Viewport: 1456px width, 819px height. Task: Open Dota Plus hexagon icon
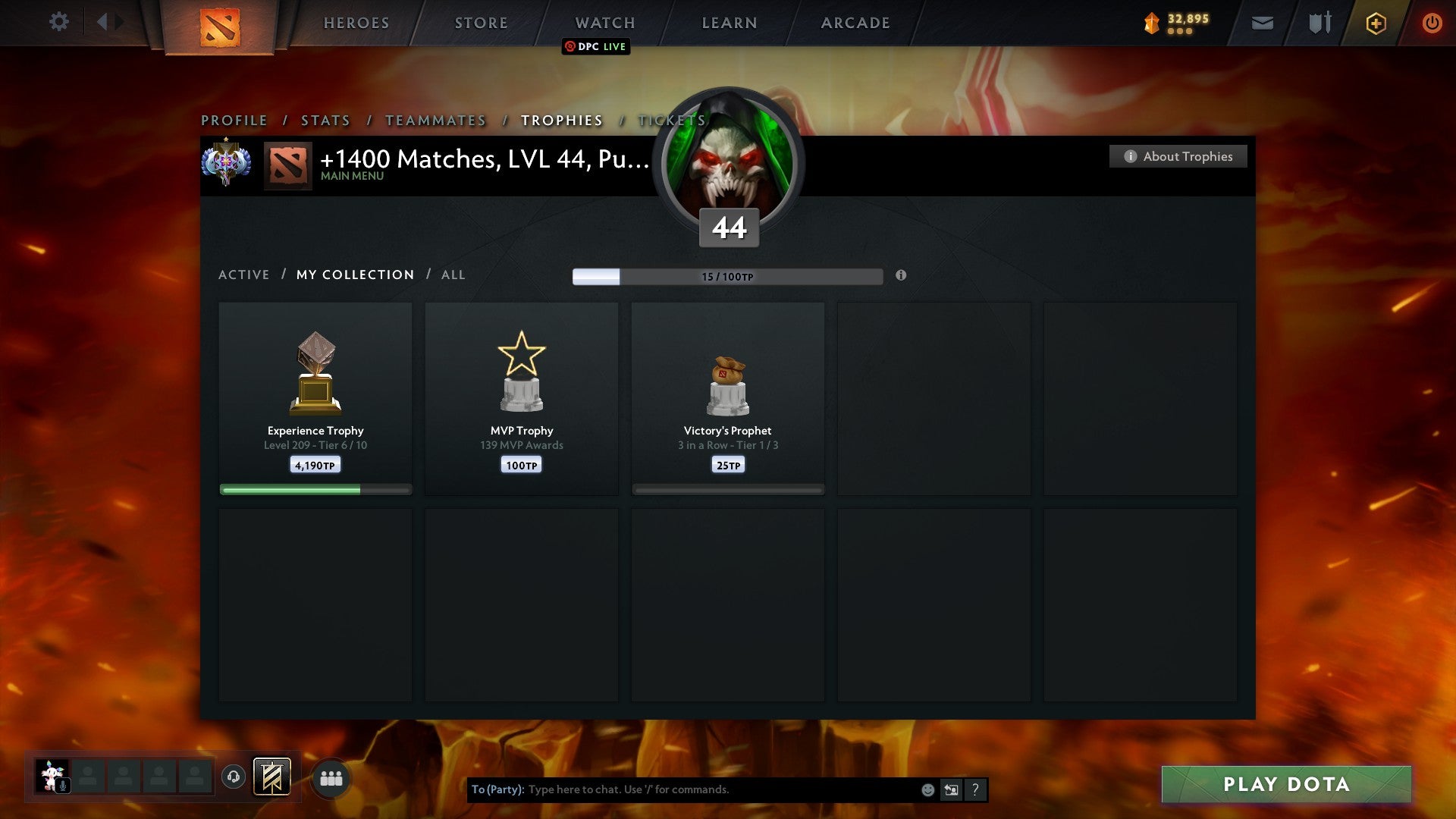pyautogui.click(x=1375, y=23)
